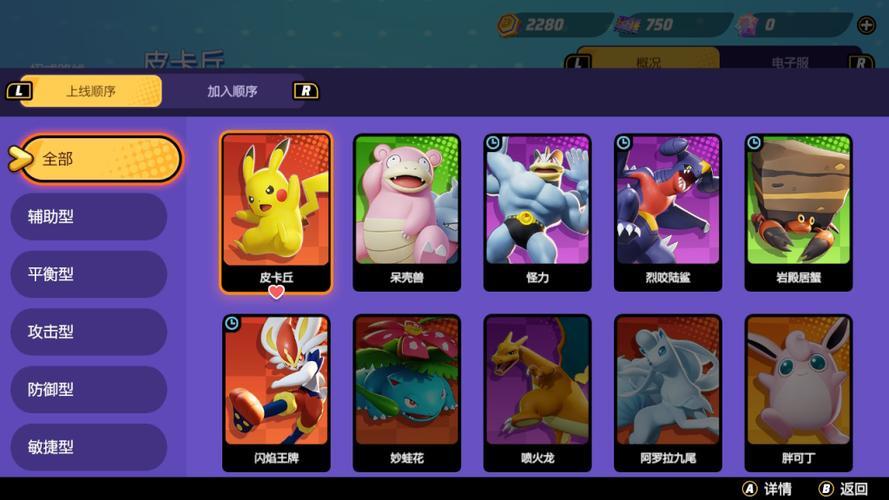Select the 烈咬陆鲨 Garchomp card
The height and width of the screenshot is (500, 889).
tap(668, 212)
